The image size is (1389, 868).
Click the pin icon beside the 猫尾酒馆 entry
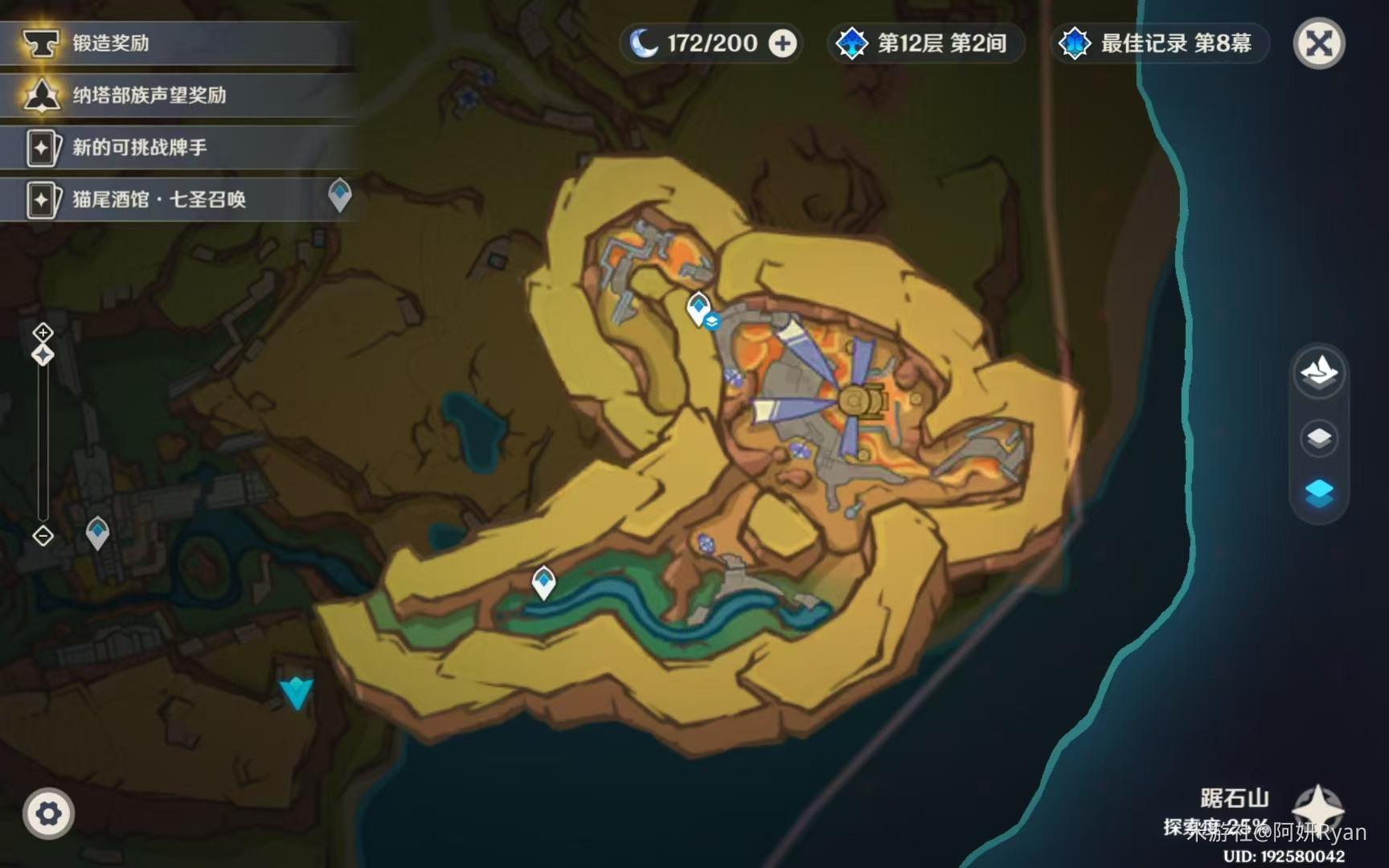point(340,194)
